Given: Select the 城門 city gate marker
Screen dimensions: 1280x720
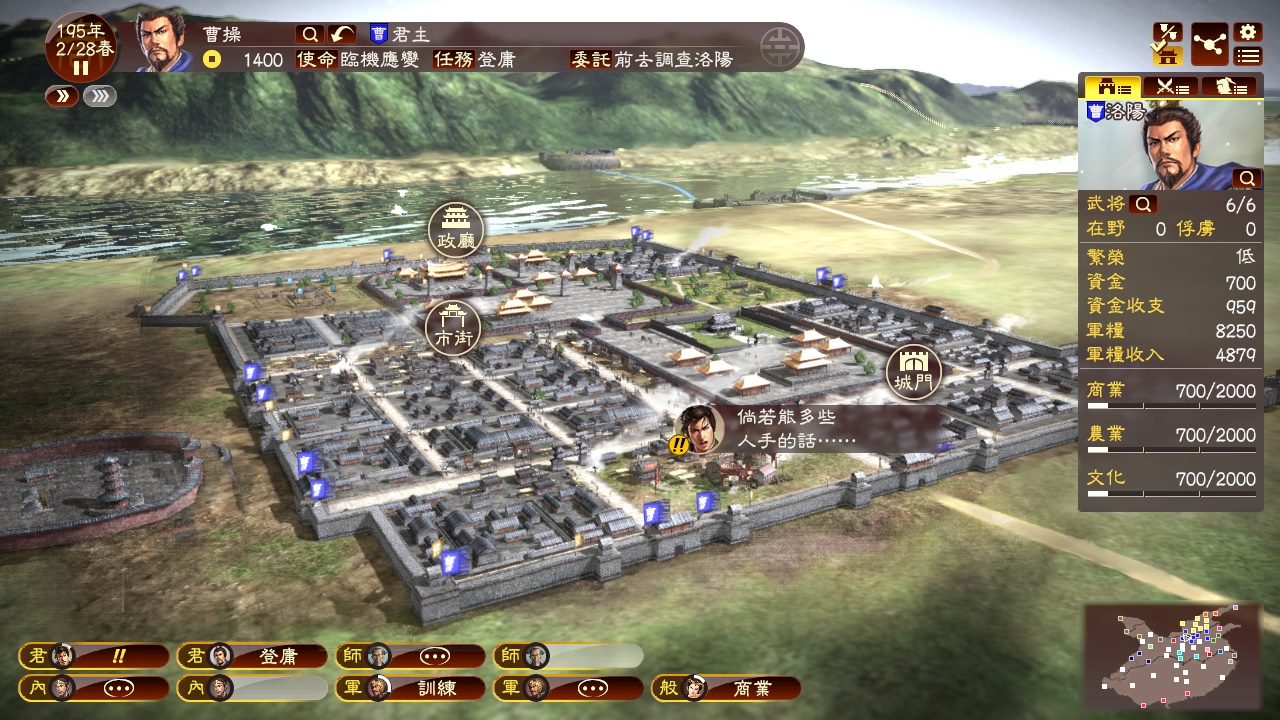Looking at the screenshot, I should 913,371.
